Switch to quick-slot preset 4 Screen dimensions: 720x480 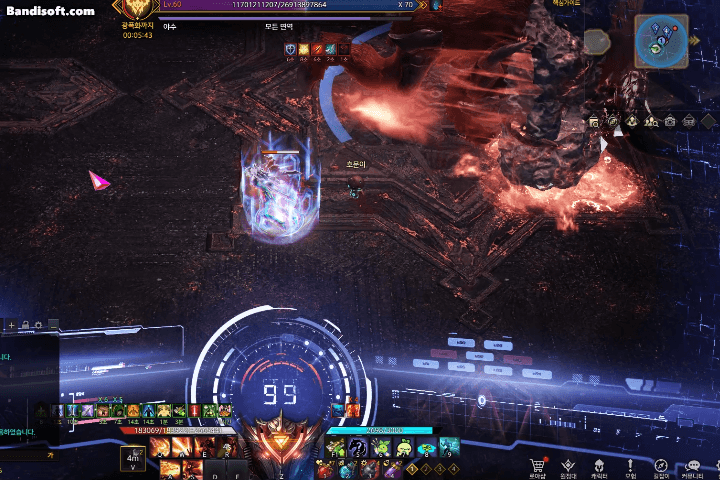454,468
